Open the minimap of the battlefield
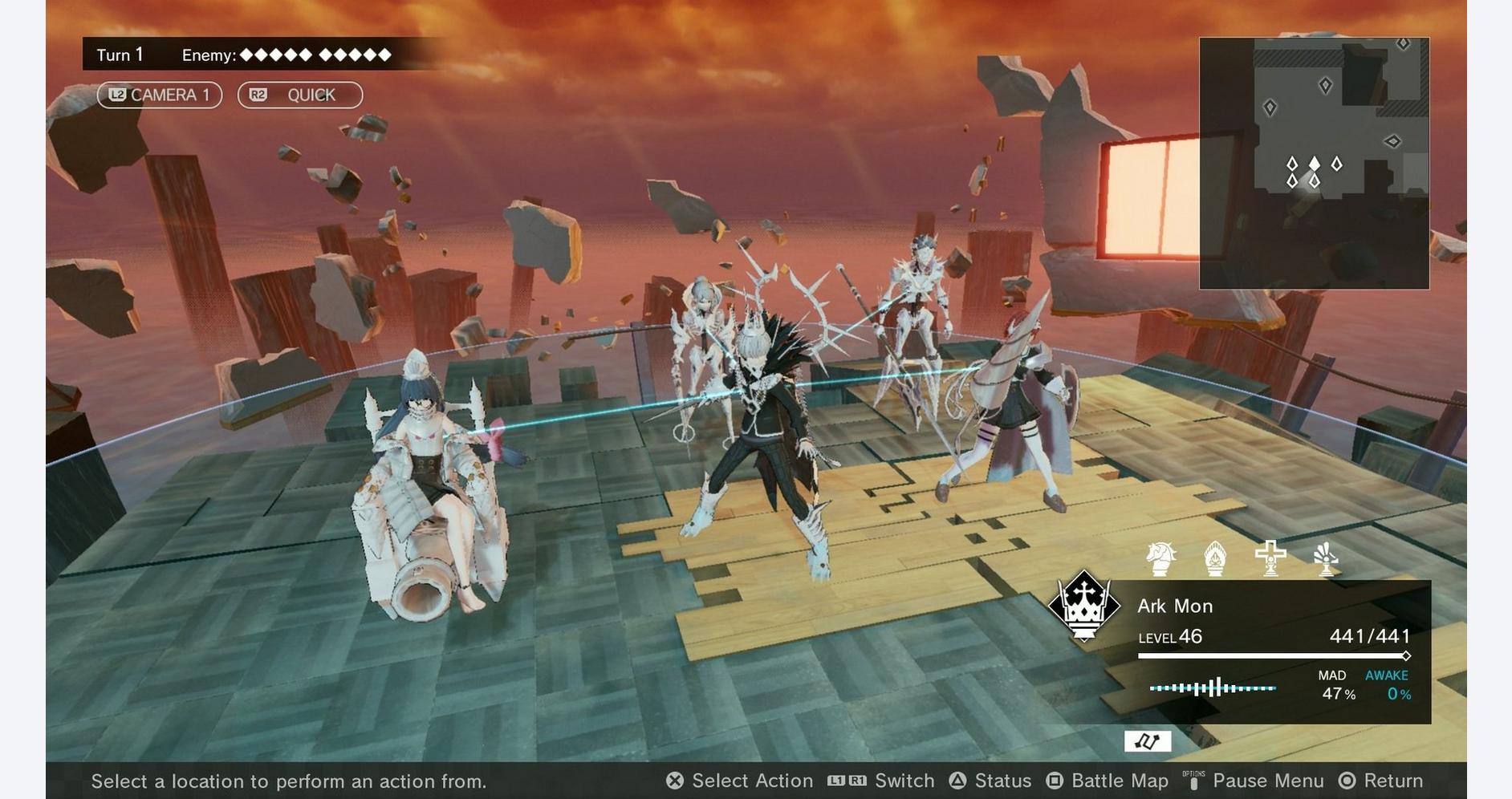 1314,163
